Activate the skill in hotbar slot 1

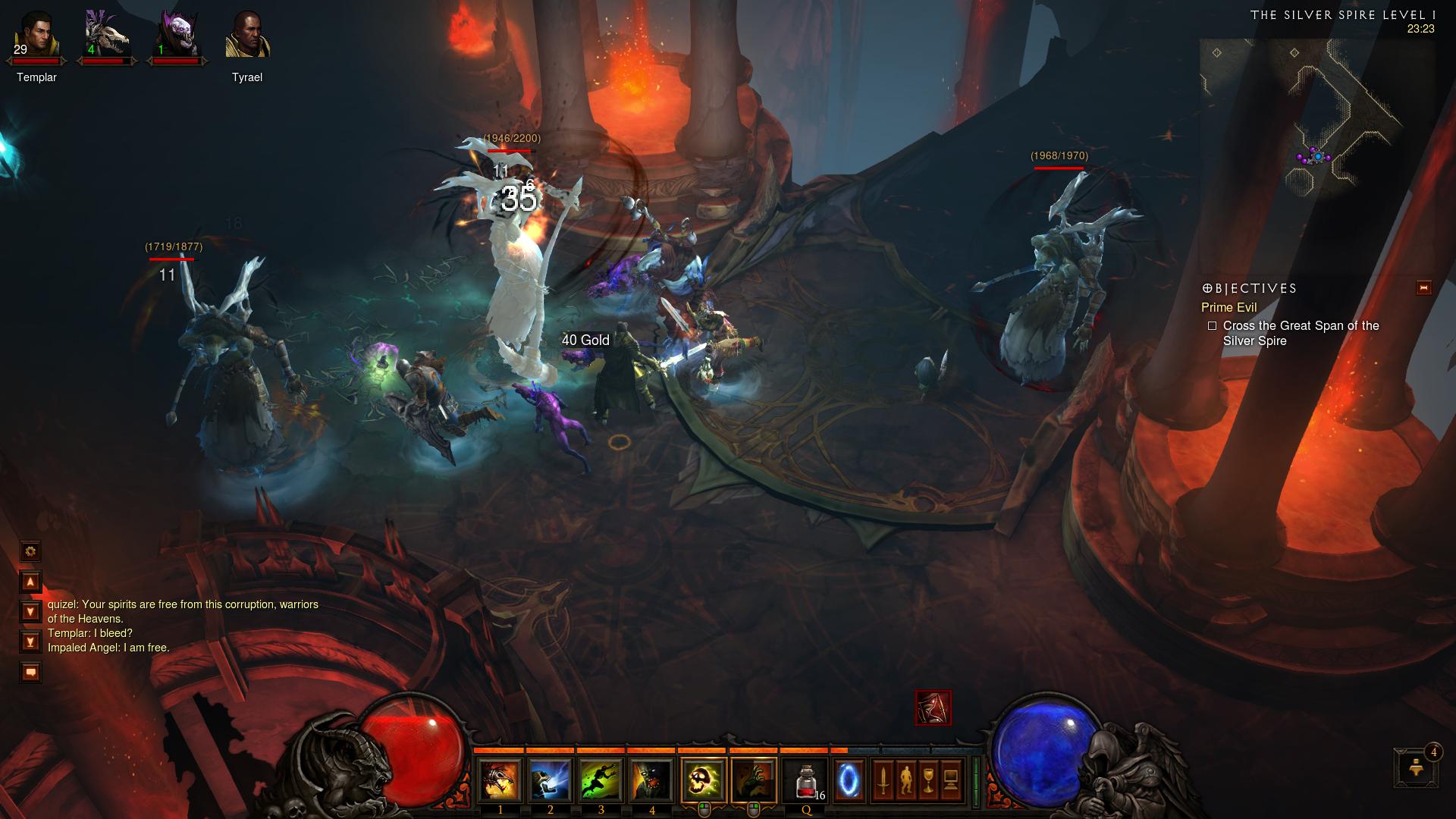pyautogui.click(x=500, y=780)
